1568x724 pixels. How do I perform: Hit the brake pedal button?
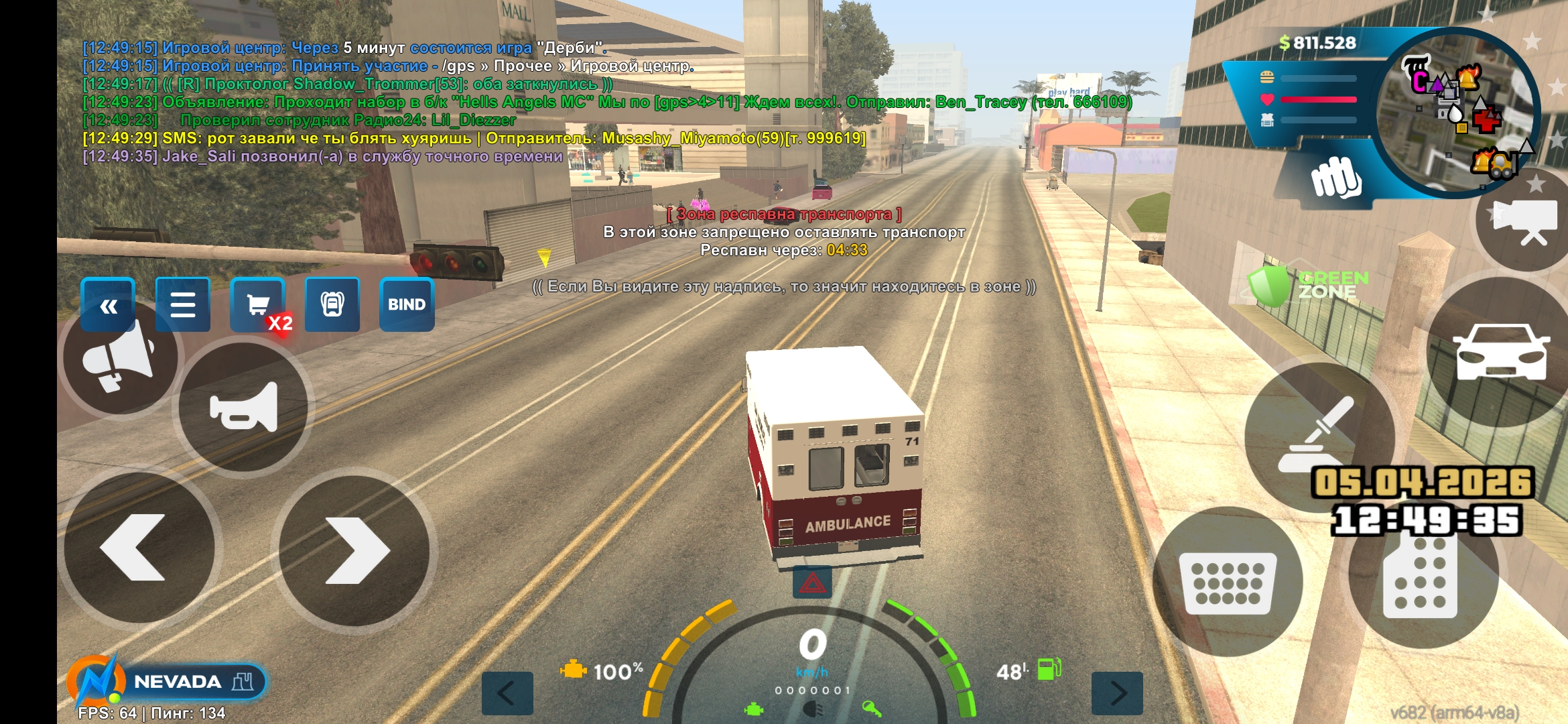(1228, 582)
